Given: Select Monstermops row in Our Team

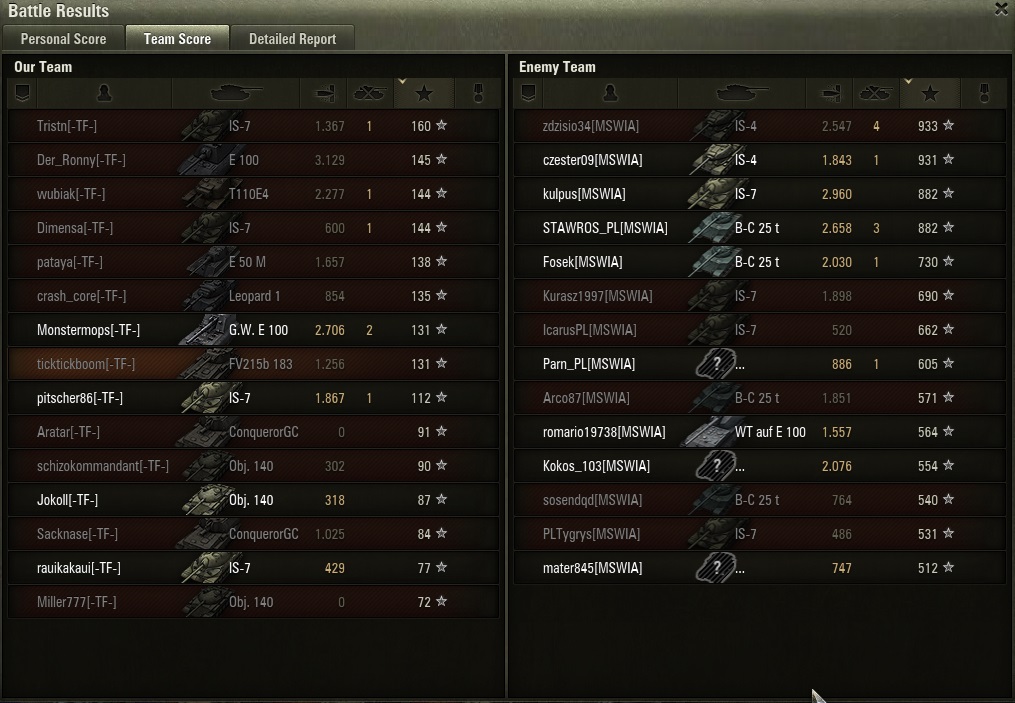Looking at the screenshot, I should click(x=88, y=330).
